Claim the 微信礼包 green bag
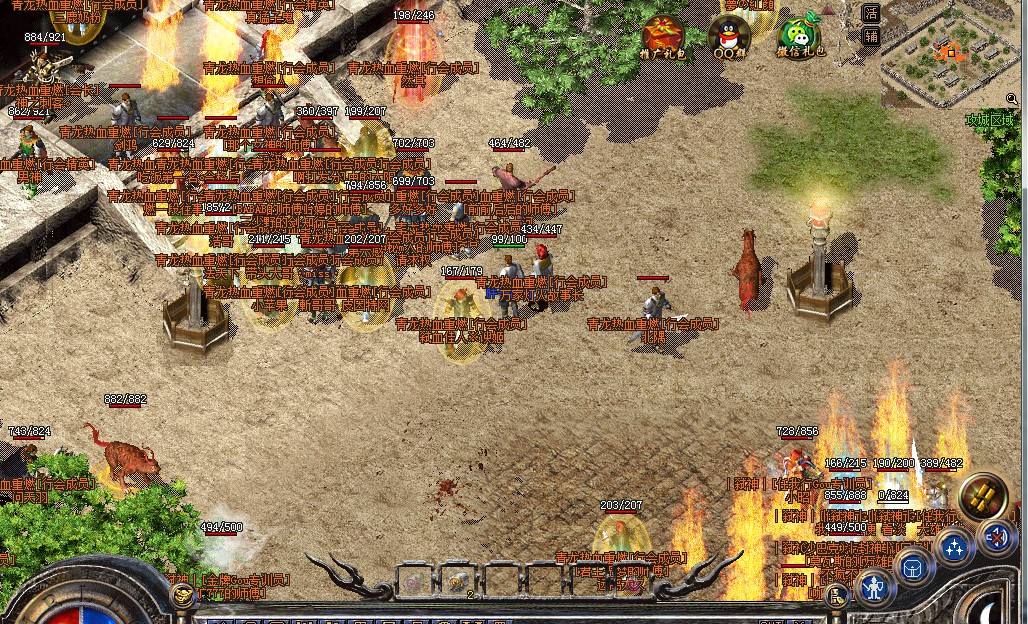The width and height of the screenshot is (1028, 624). [798, 36]
